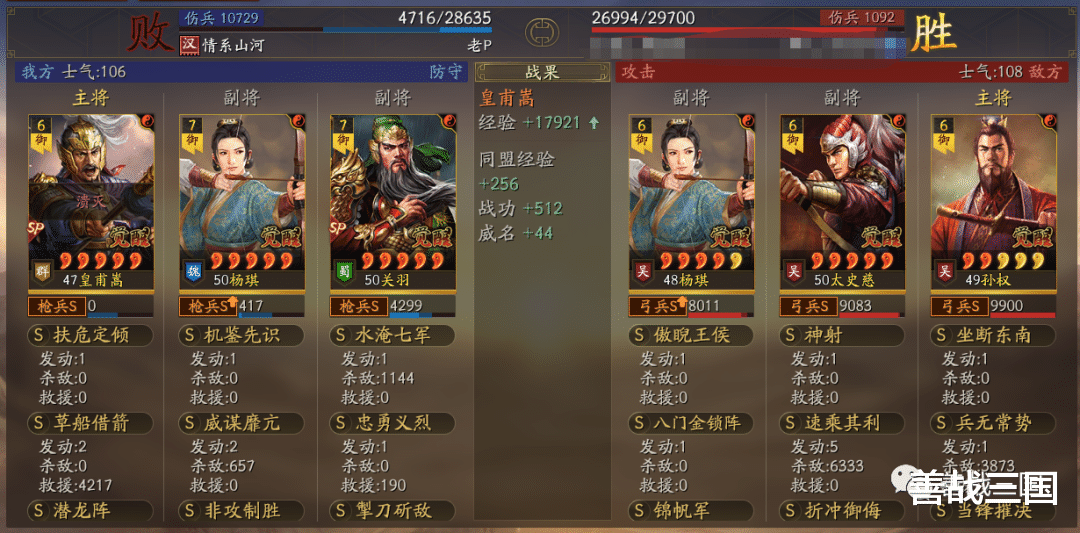Select the 速乘其利 skill
The width and height of the screenshot is (1080, 533).
[x=842, y=423]
